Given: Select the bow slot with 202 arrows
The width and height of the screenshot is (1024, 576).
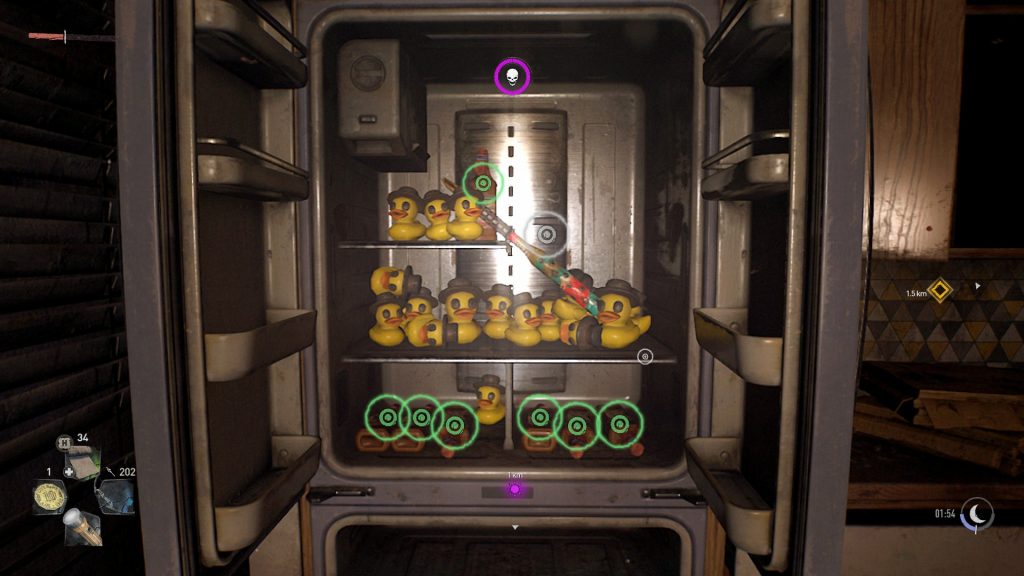Looking at the screenshot, I should (115, 494).
